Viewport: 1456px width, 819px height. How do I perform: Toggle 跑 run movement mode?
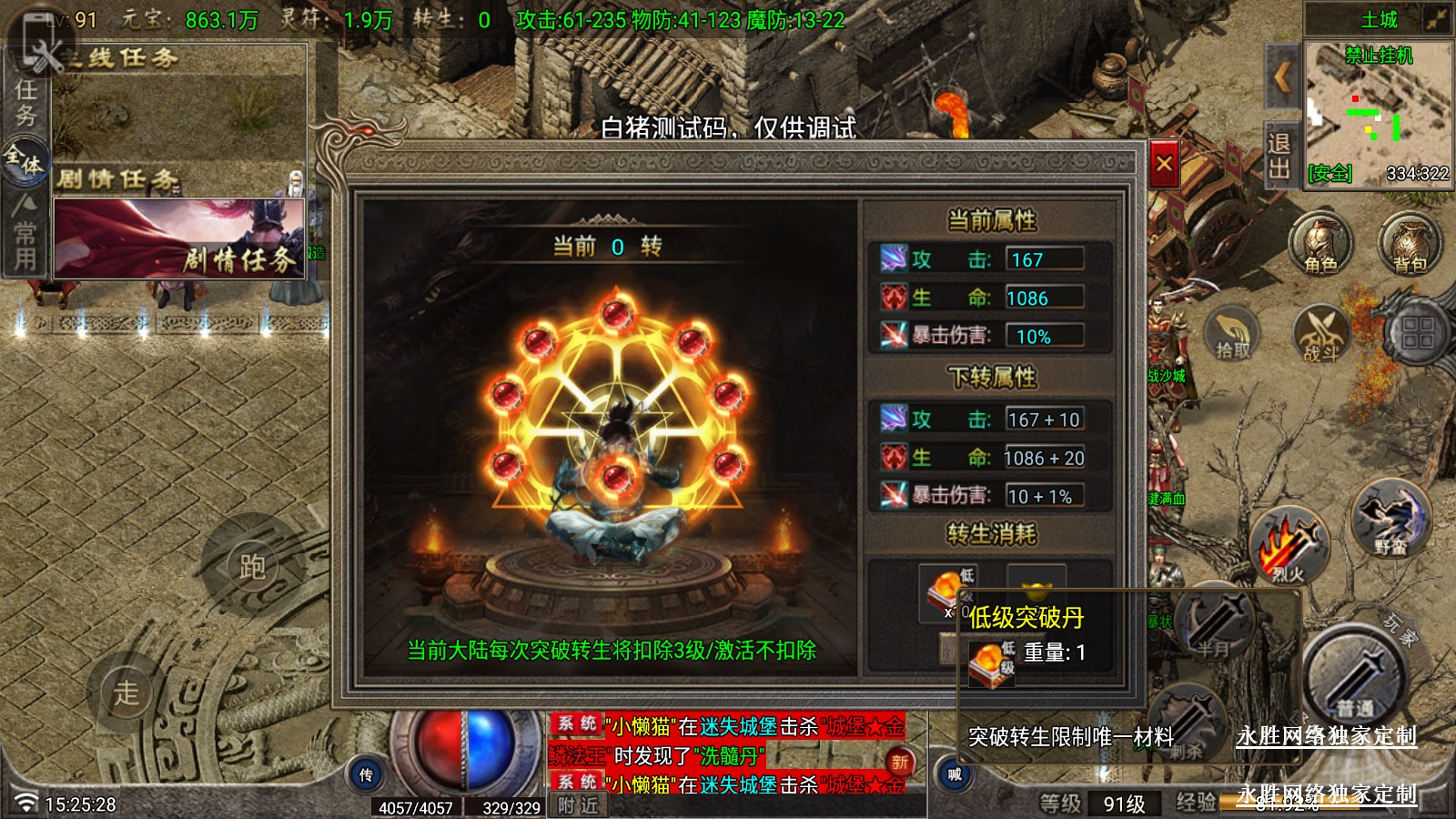[252, 566]
